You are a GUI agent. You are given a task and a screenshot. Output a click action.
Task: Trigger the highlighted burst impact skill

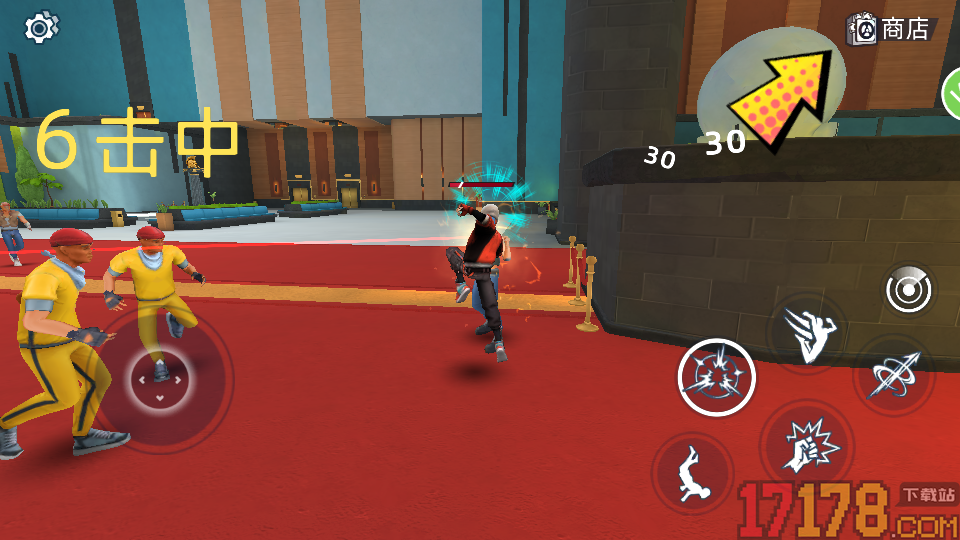point(716,377)
